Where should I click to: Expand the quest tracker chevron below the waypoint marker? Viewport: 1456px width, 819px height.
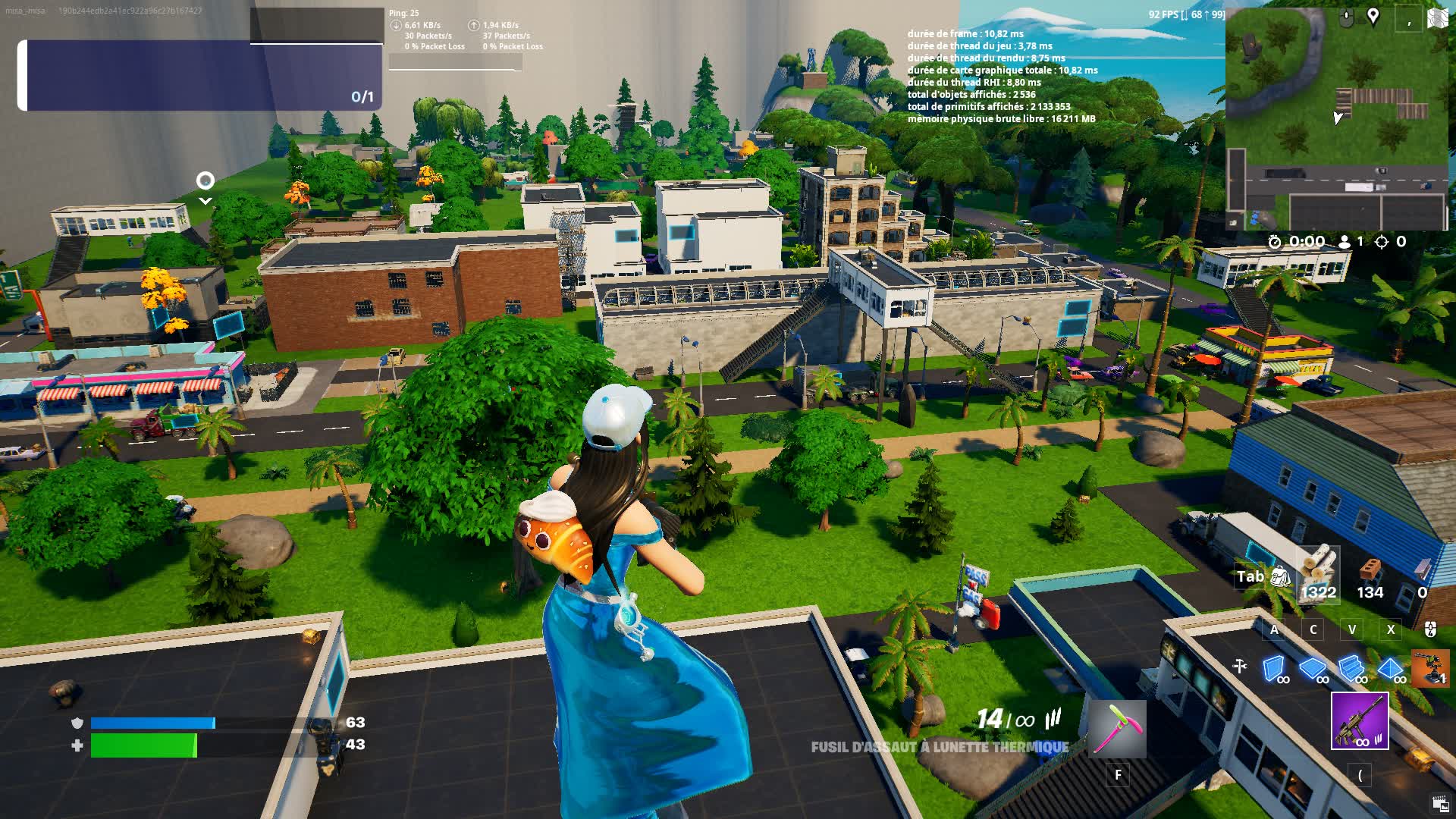coord(205,200)
